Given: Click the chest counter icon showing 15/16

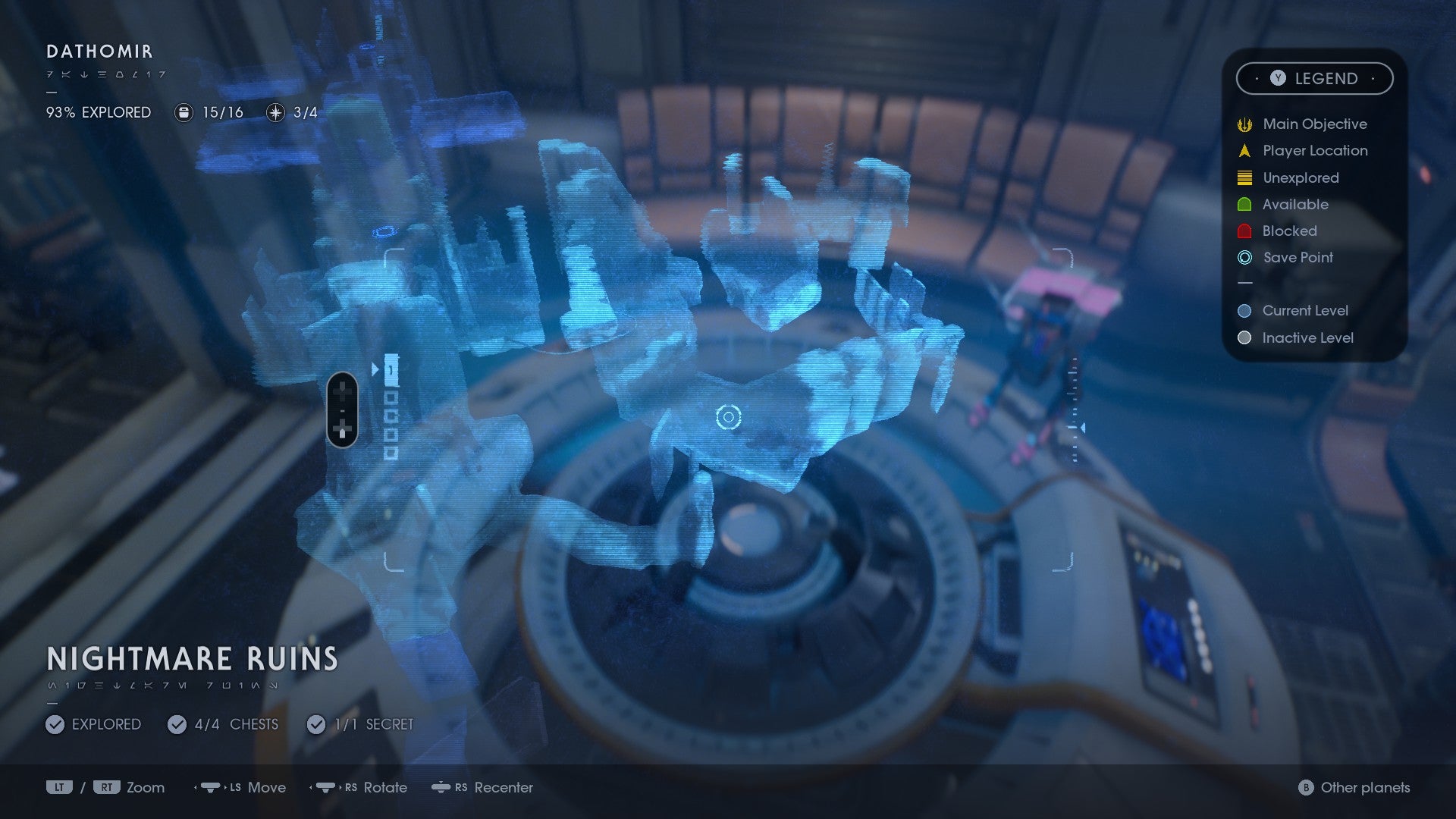Looking at the screenshot, I should 183,112.
